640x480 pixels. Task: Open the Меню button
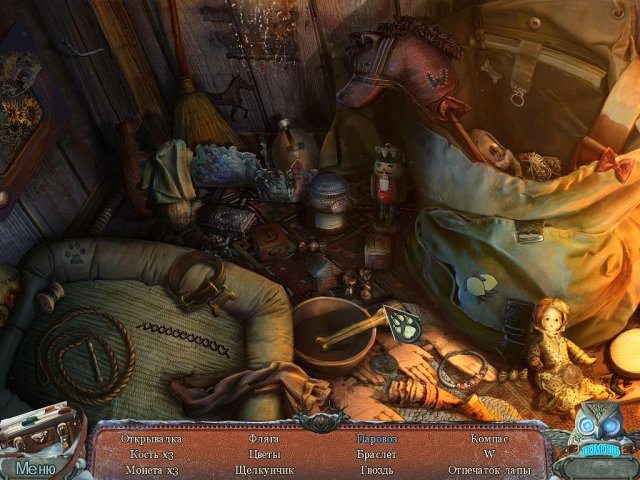36,466
